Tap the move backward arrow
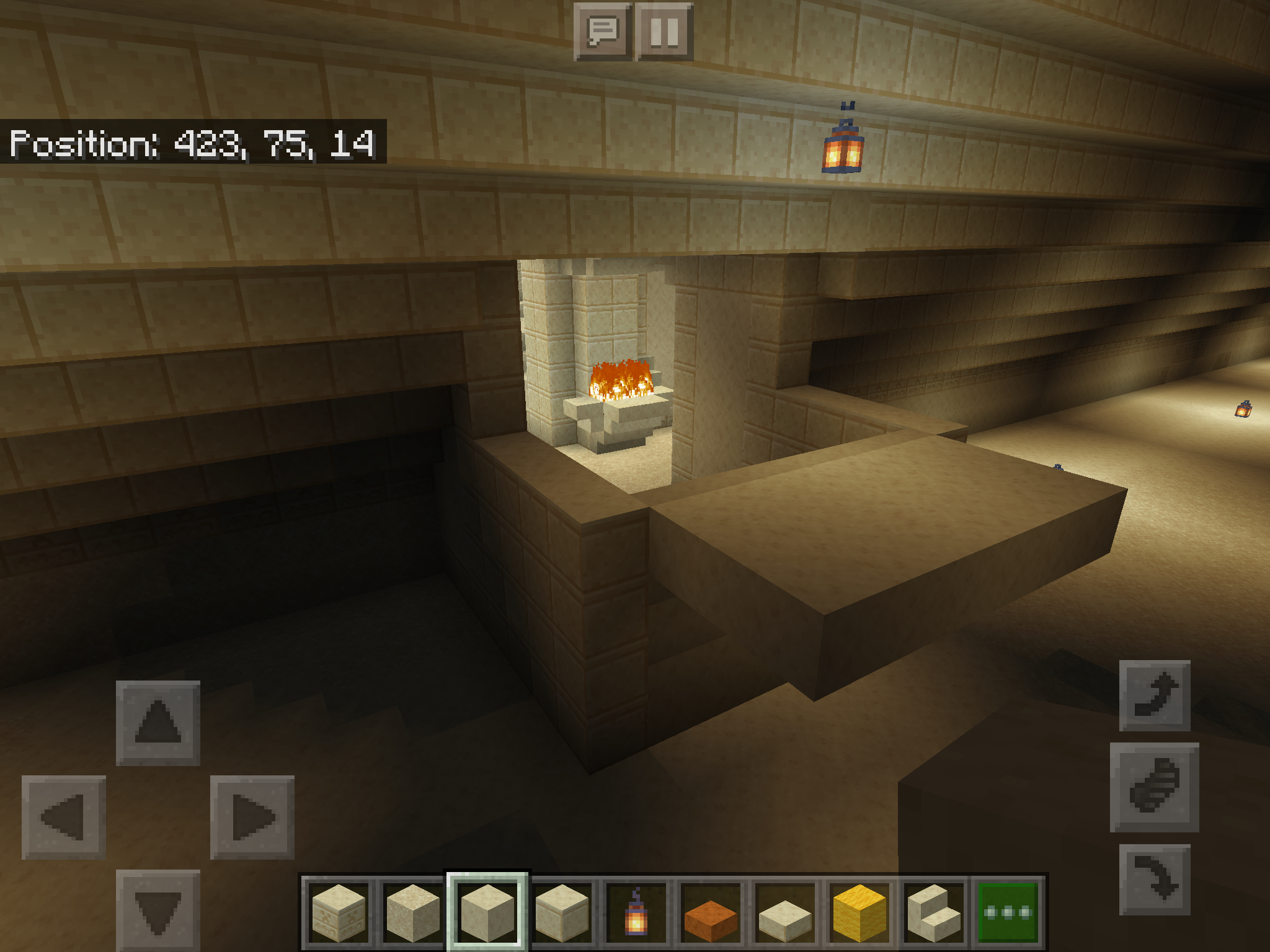 click(x=158, y=910)
